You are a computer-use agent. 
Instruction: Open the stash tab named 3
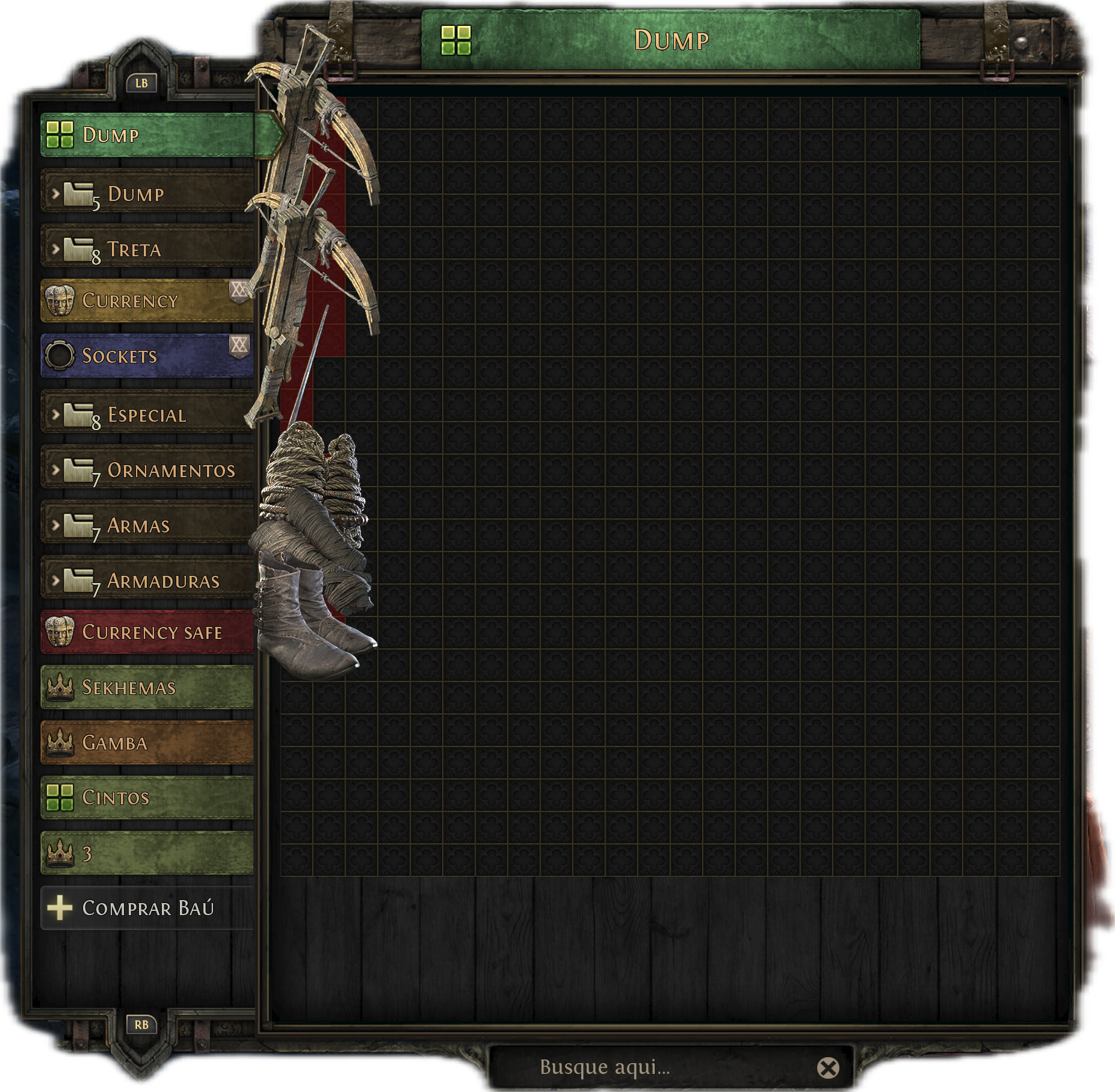[147, 853]
